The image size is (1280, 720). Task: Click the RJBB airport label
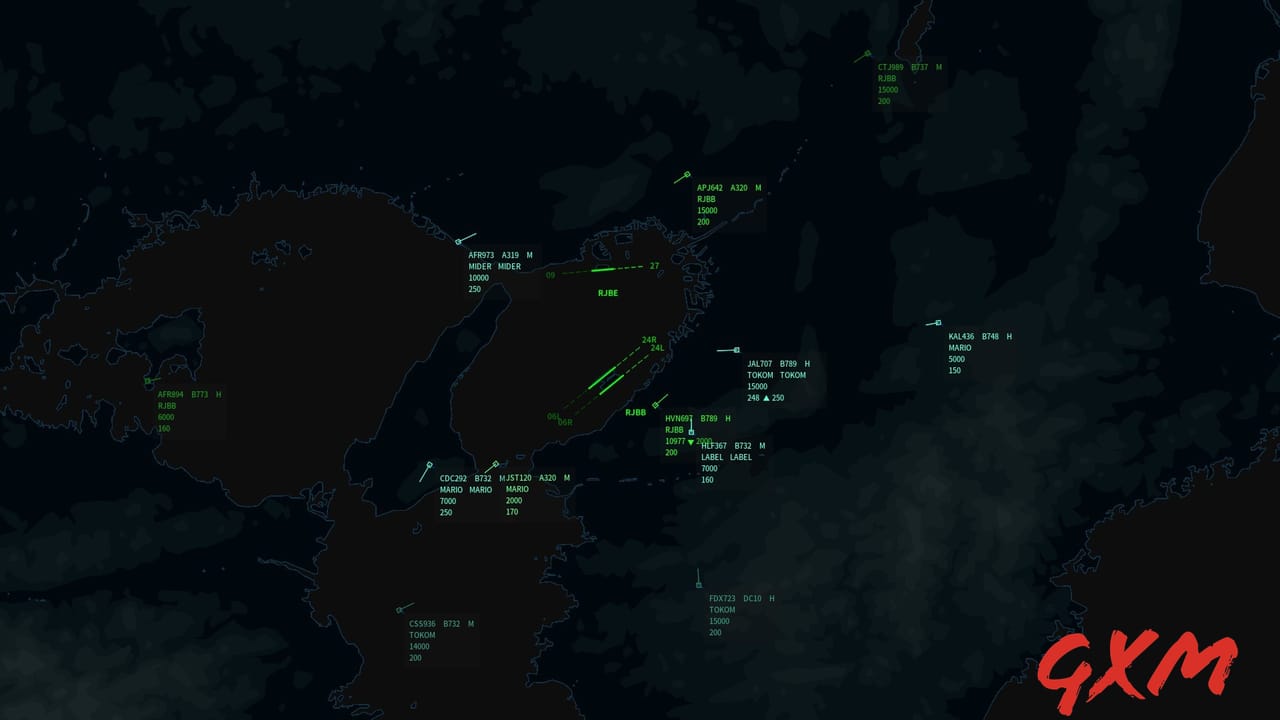(637, 411)
